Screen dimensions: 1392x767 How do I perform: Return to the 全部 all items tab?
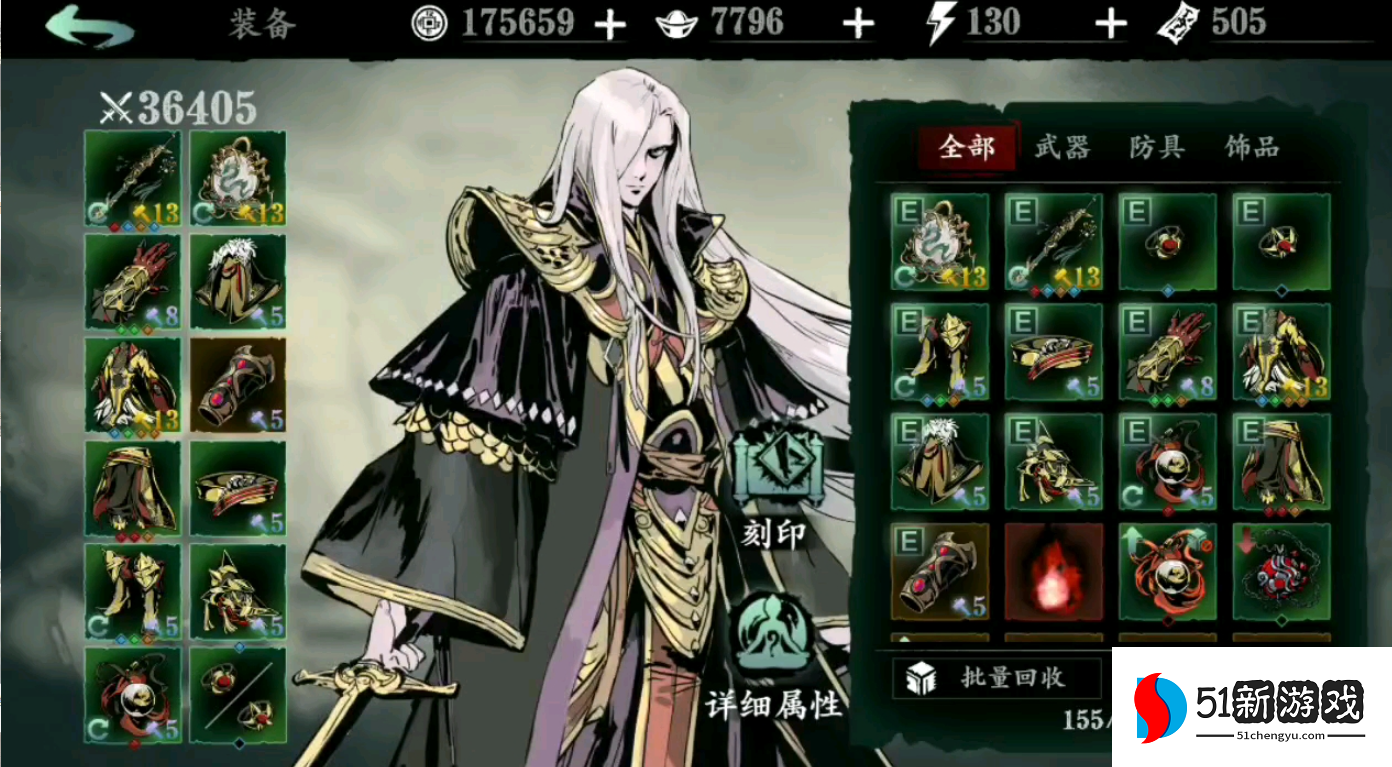[966, 146]
